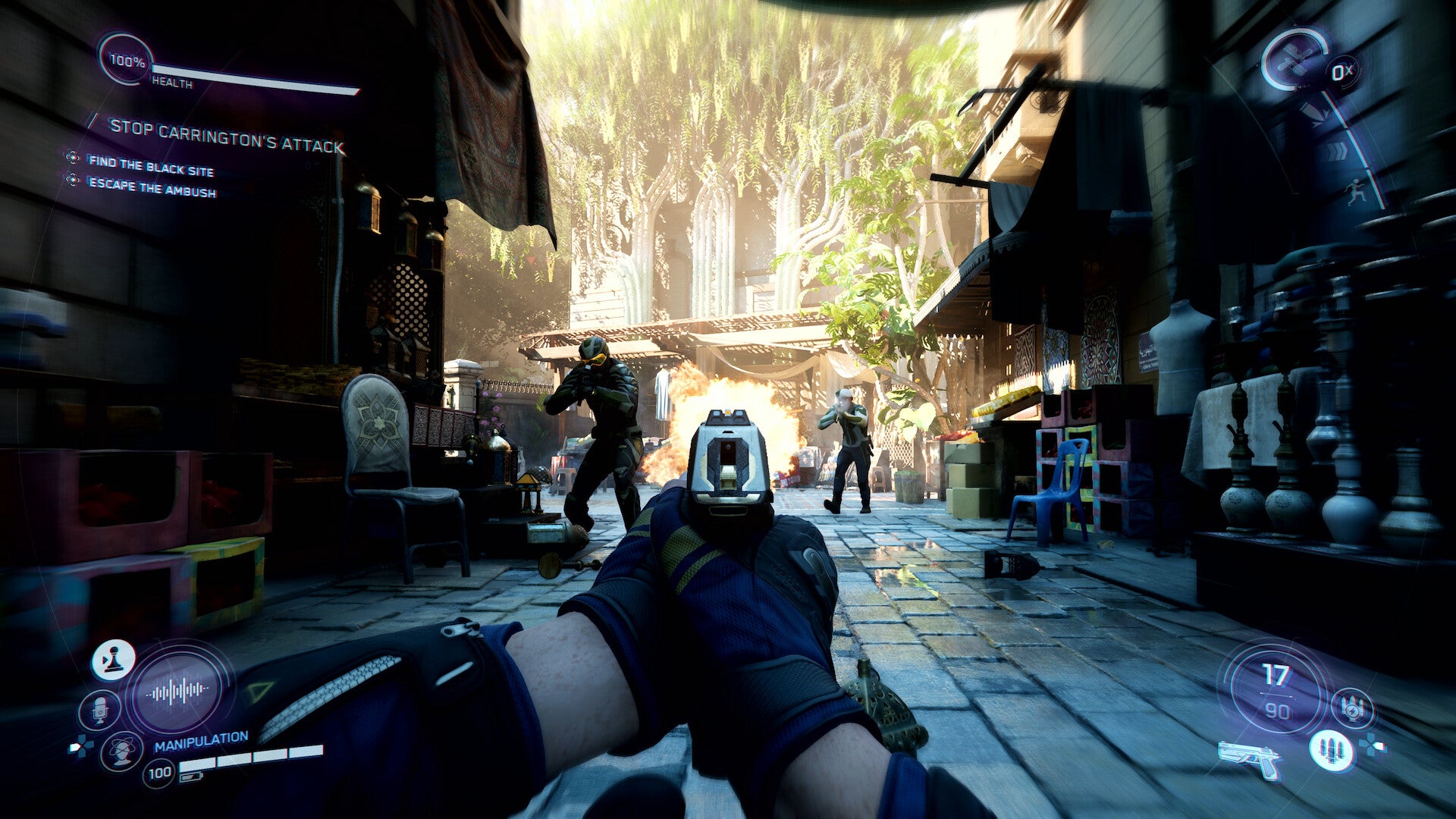Click the 100 energy circle indicator
The width and height of the screenshot is (1456, 819).
pos(160,771)
